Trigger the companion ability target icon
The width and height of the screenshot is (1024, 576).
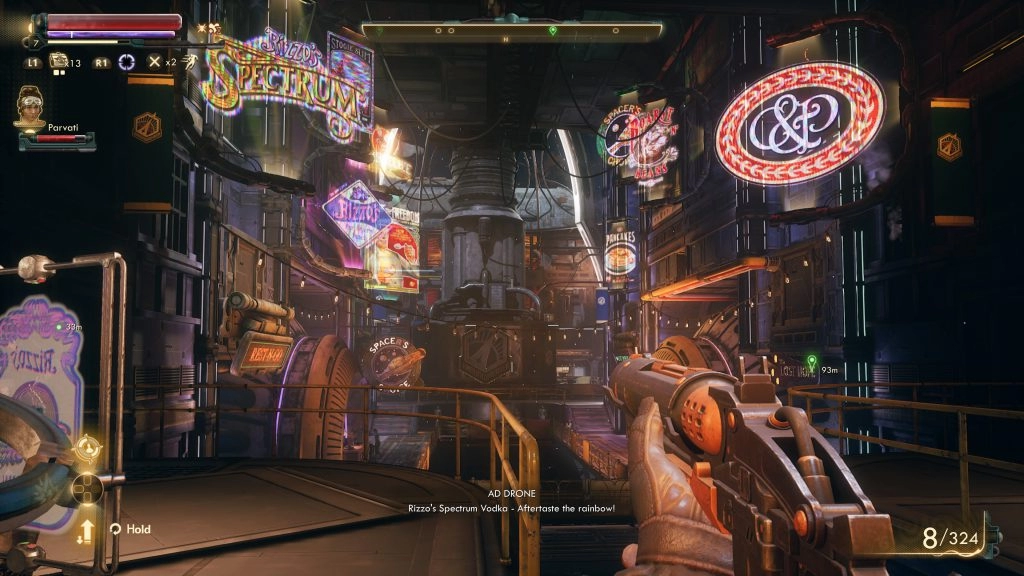tap(86, 447)
